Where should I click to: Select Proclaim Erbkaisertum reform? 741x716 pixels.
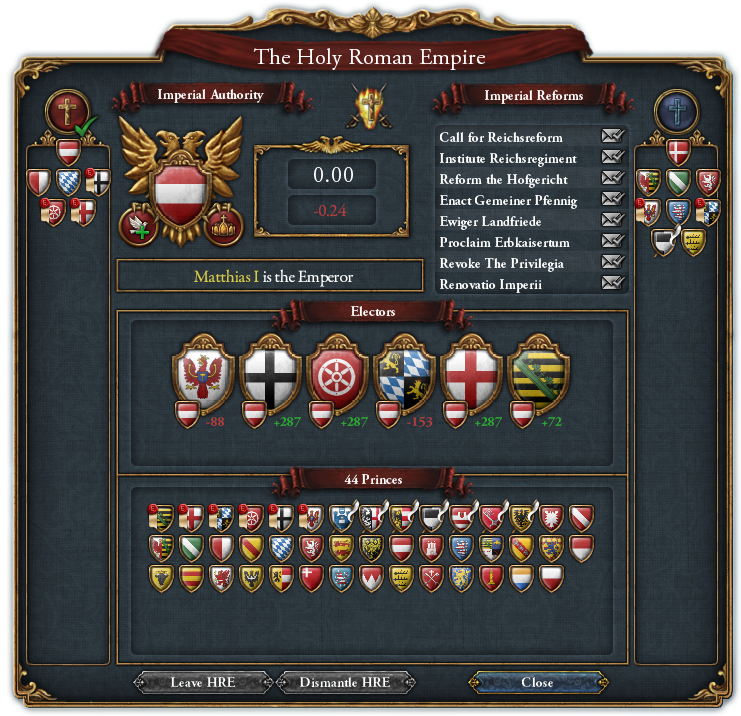tap(612, 242)
